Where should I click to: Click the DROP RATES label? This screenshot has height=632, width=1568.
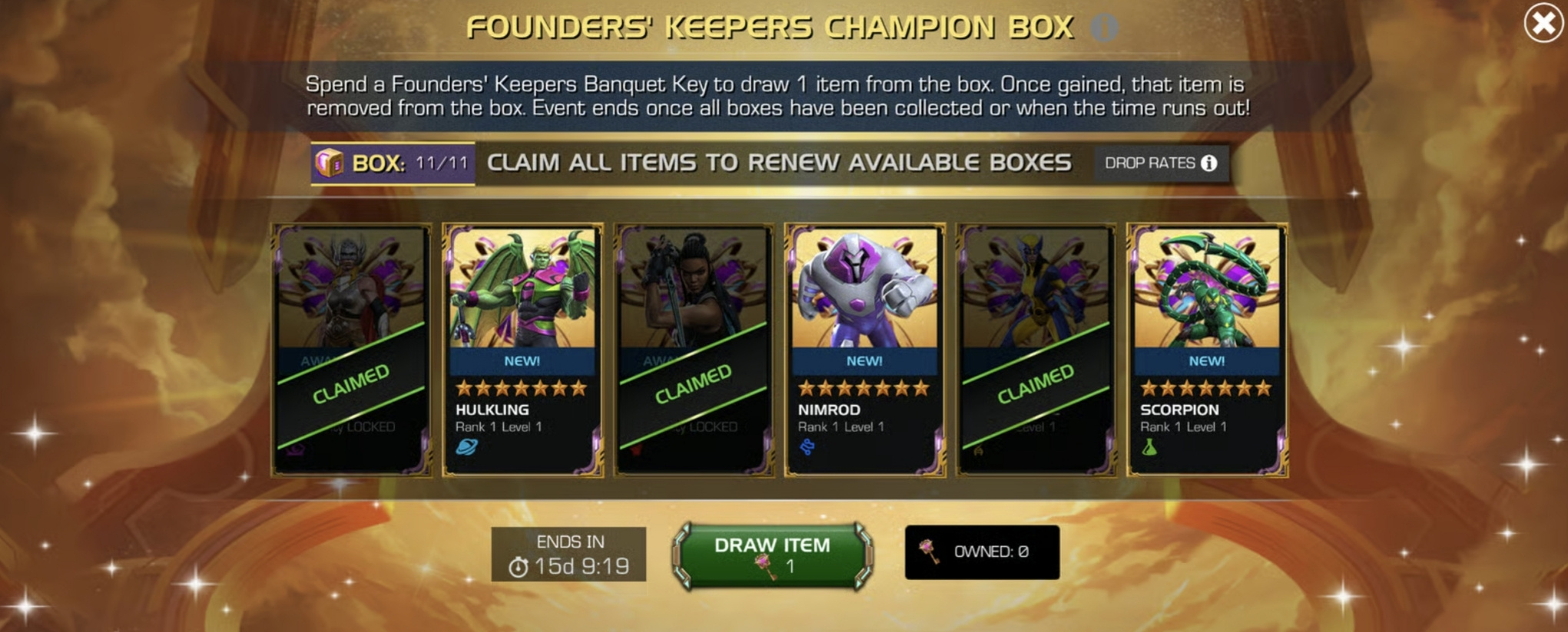[x=1152, y=162]
